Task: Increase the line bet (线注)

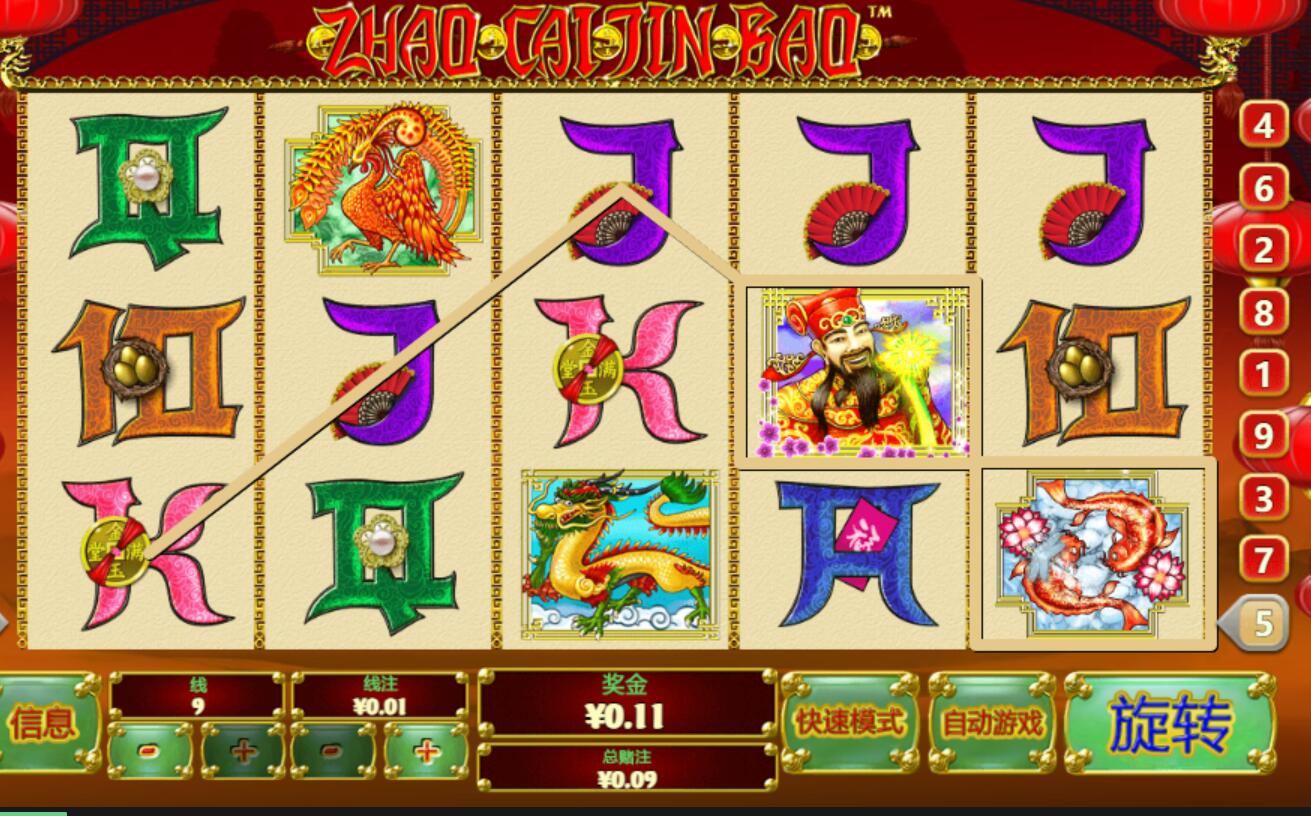Action: point(426,750)
